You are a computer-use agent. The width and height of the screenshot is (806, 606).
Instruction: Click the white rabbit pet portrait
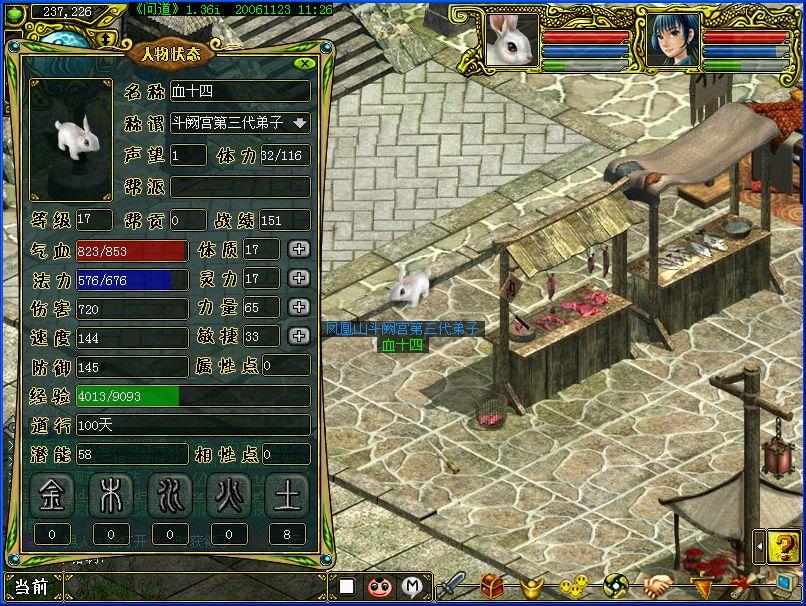point(512,40)
